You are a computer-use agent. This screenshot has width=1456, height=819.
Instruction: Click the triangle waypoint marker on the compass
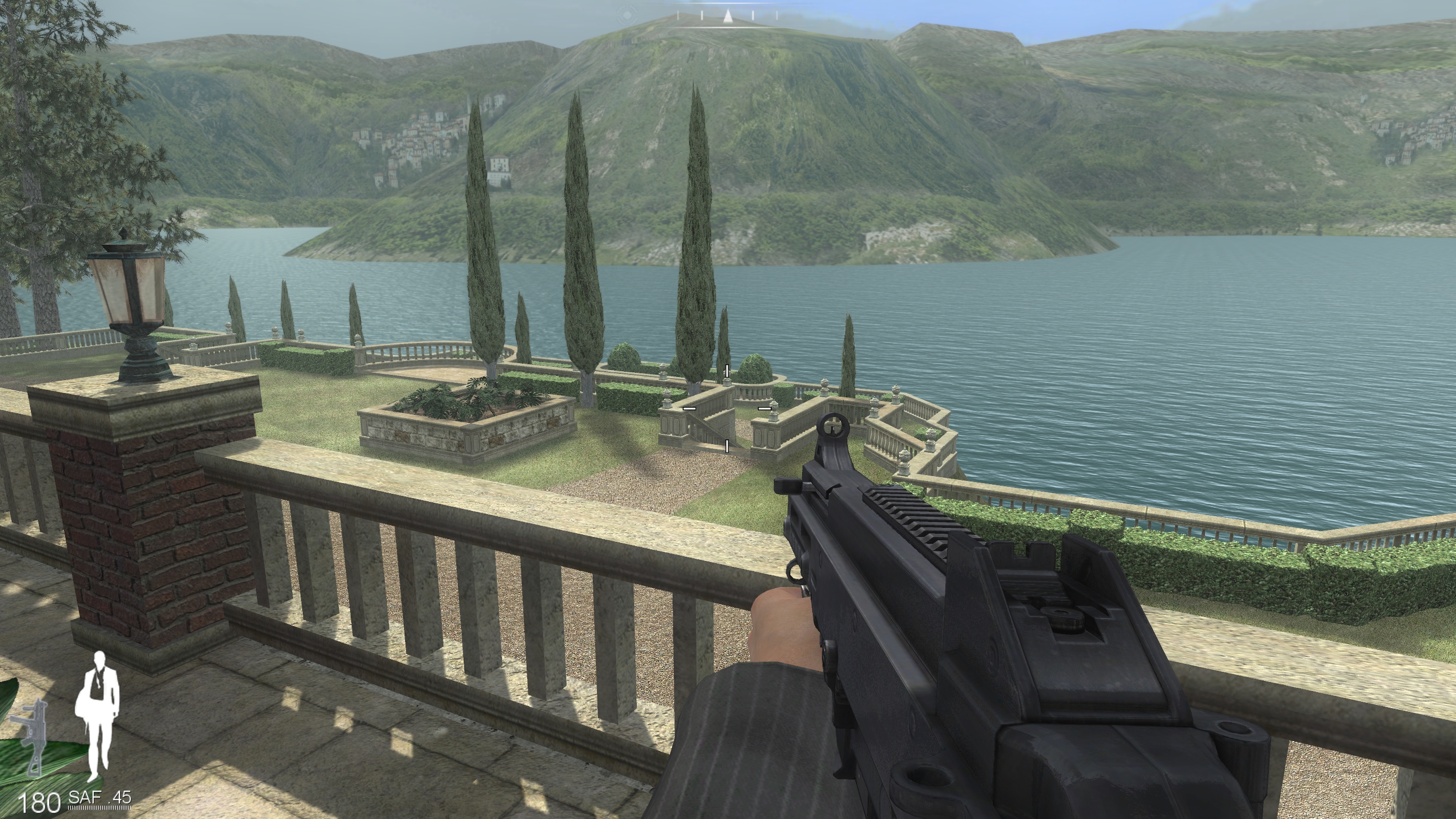click(x=729, y=16)
